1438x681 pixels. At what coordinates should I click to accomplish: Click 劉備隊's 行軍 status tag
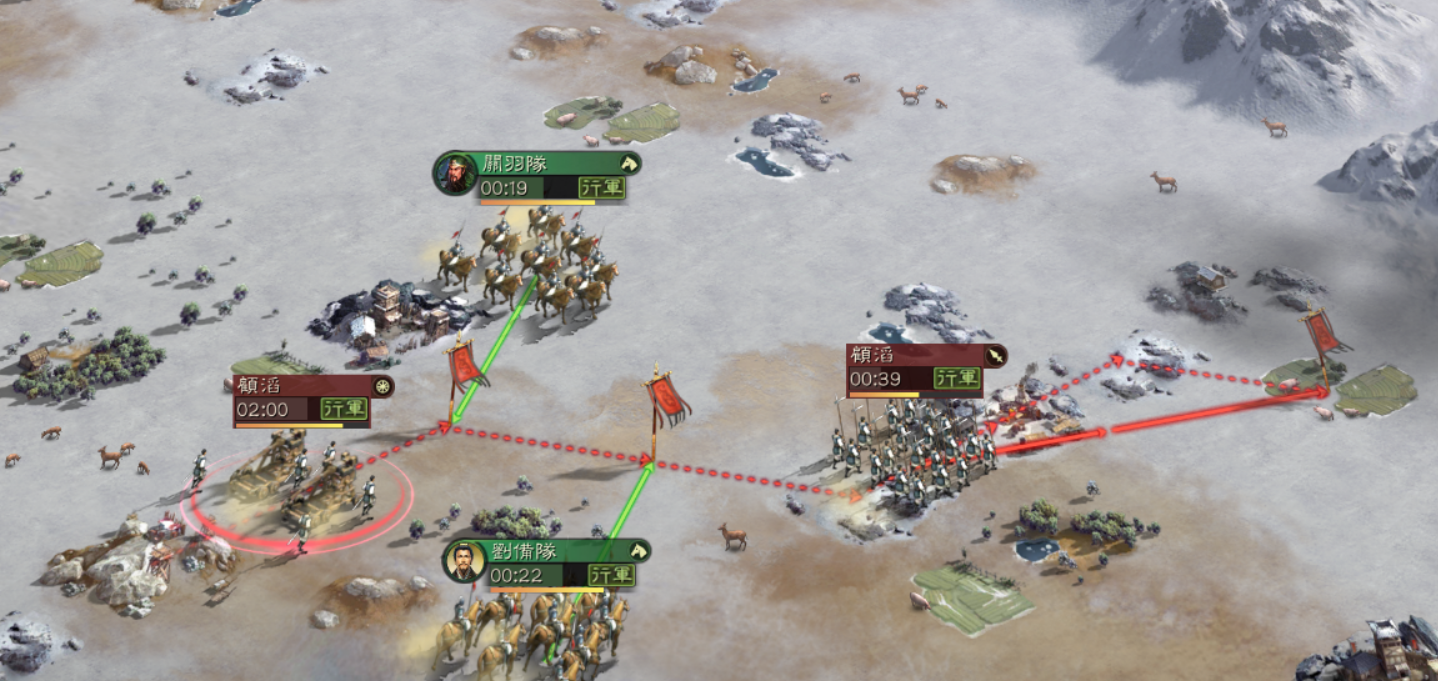[611, 575]
